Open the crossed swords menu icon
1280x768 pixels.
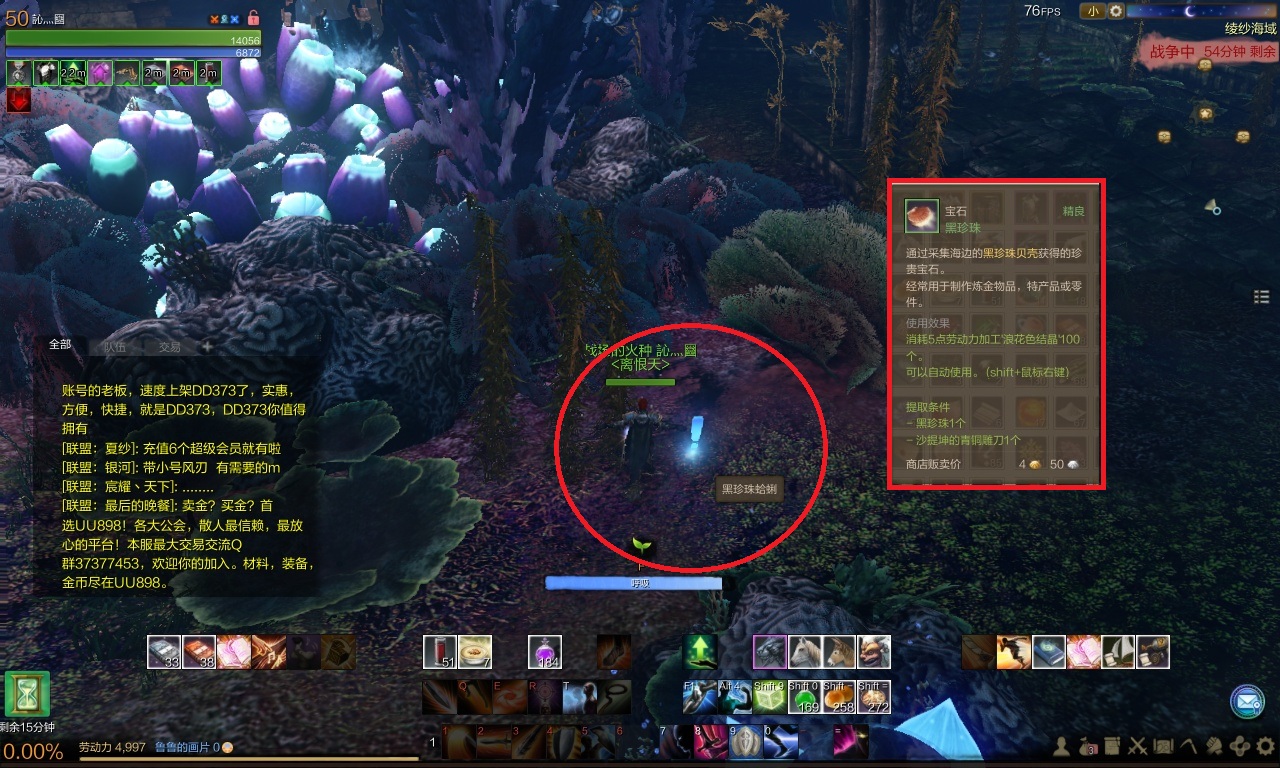(1137, 746)
